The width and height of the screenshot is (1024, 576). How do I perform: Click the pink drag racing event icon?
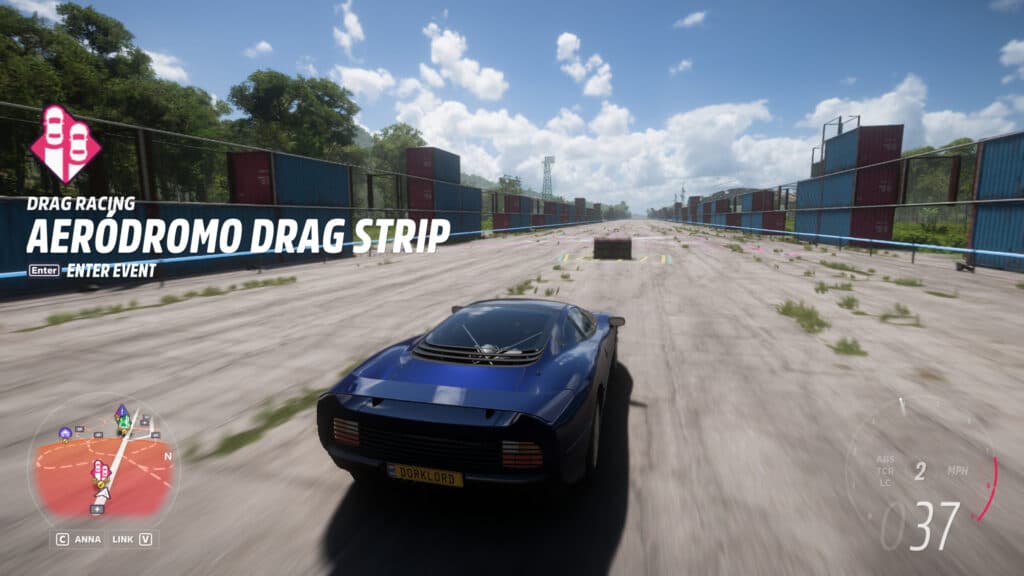pos(66,144)
